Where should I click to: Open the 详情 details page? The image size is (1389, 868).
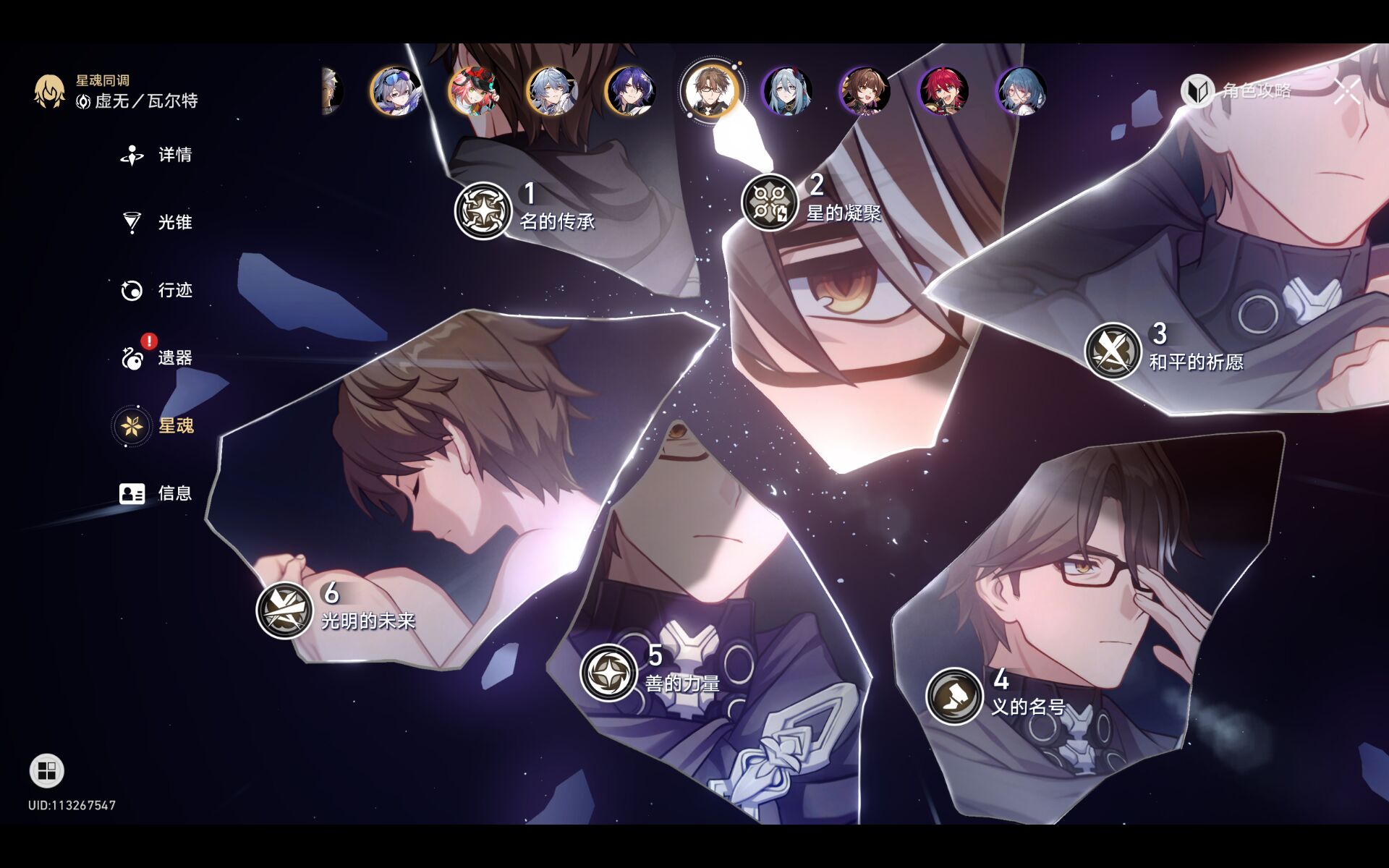157,155
